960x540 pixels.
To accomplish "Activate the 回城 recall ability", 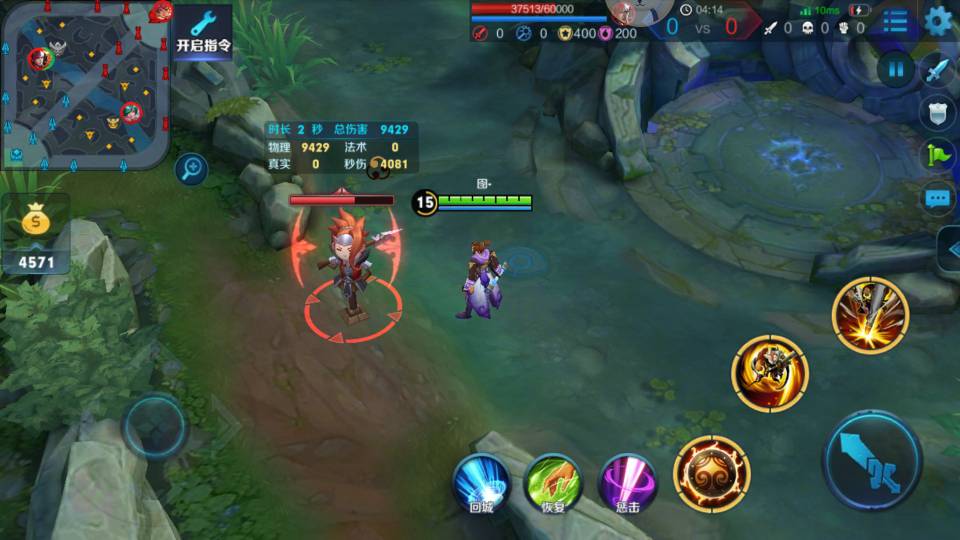I will click(x=482, y=484).
